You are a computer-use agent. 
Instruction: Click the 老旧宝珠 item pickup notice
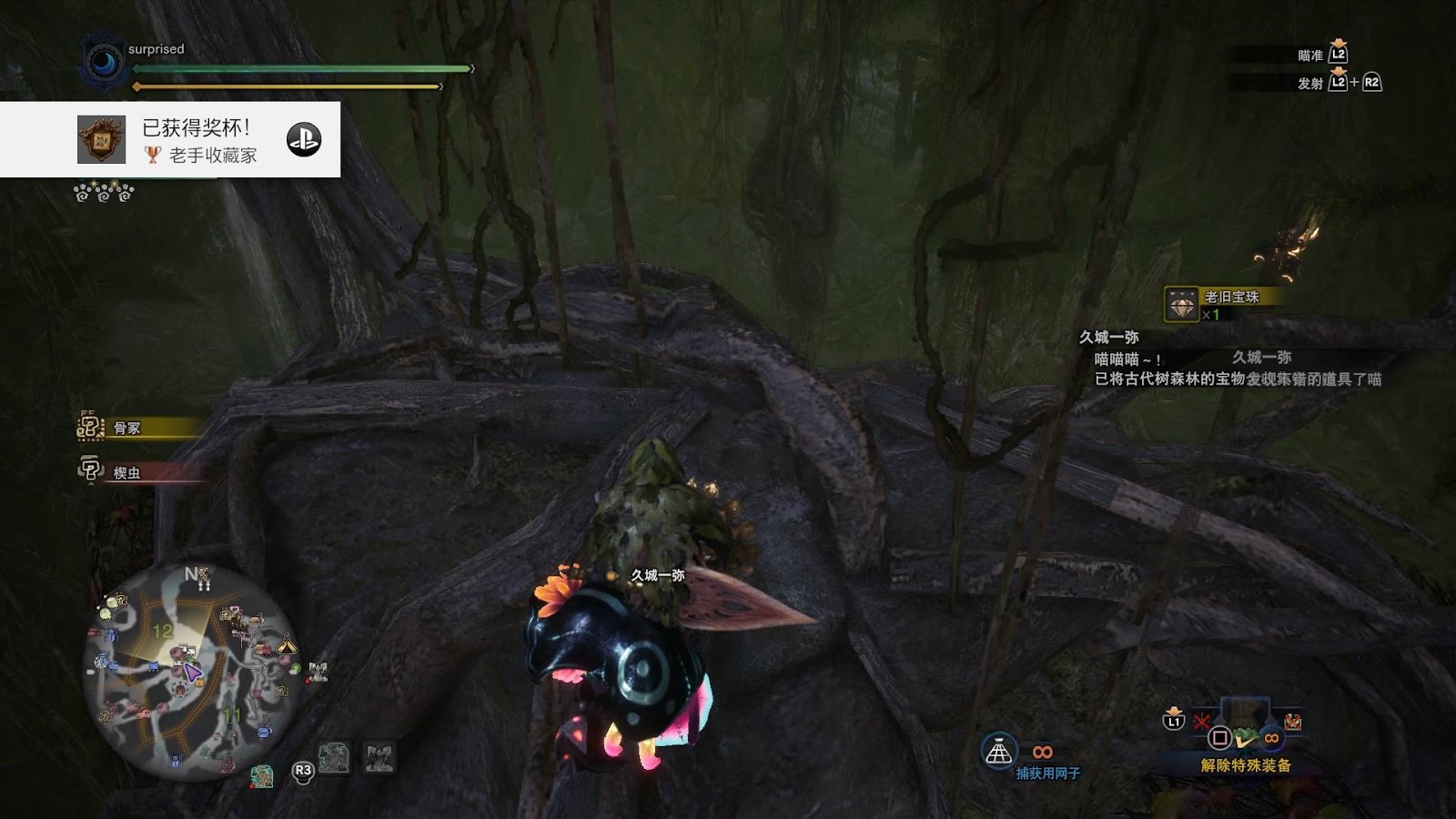coord(1222,303)
